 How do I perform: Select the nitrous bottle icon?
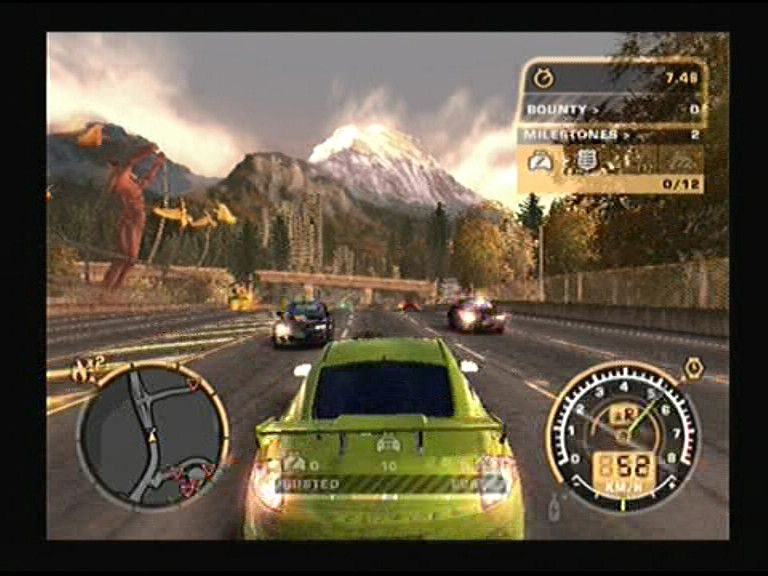(x=556, y=505)
